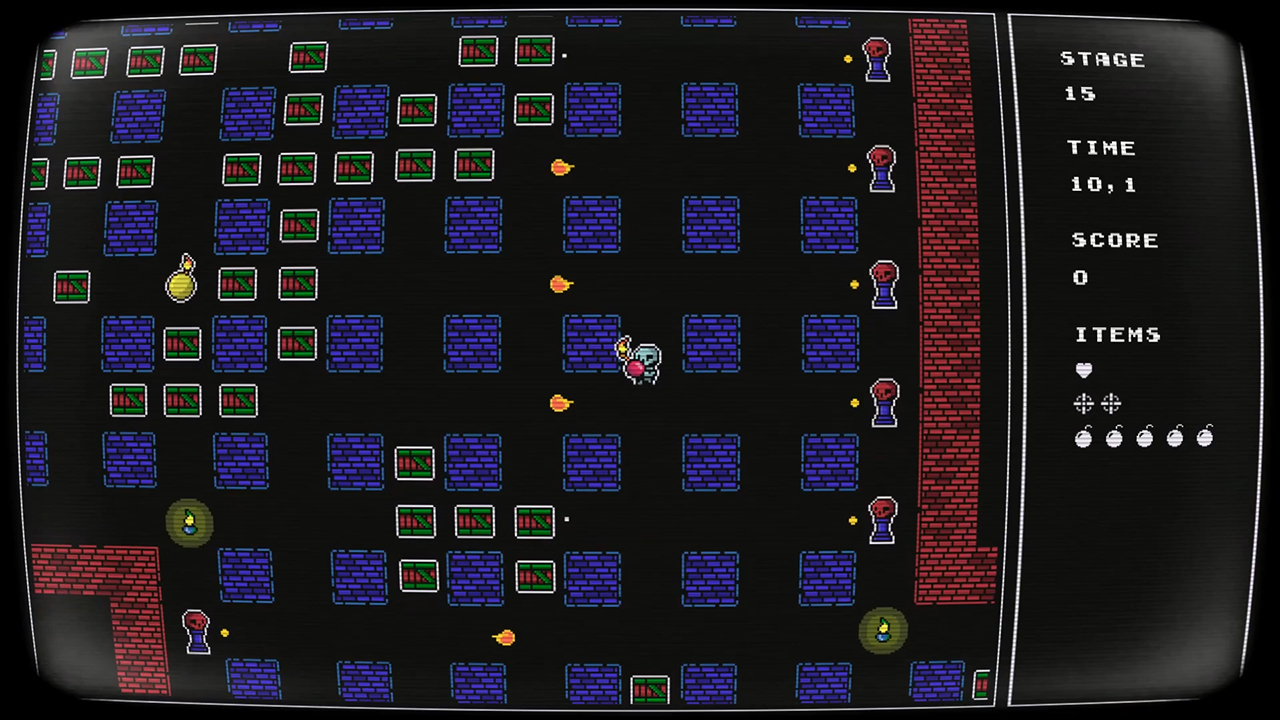This screenshot has width=1280, height=720.
Task: Click the second crosshair icon in the sidebar
Action: pyautogui.click(x=1111, y=403)
